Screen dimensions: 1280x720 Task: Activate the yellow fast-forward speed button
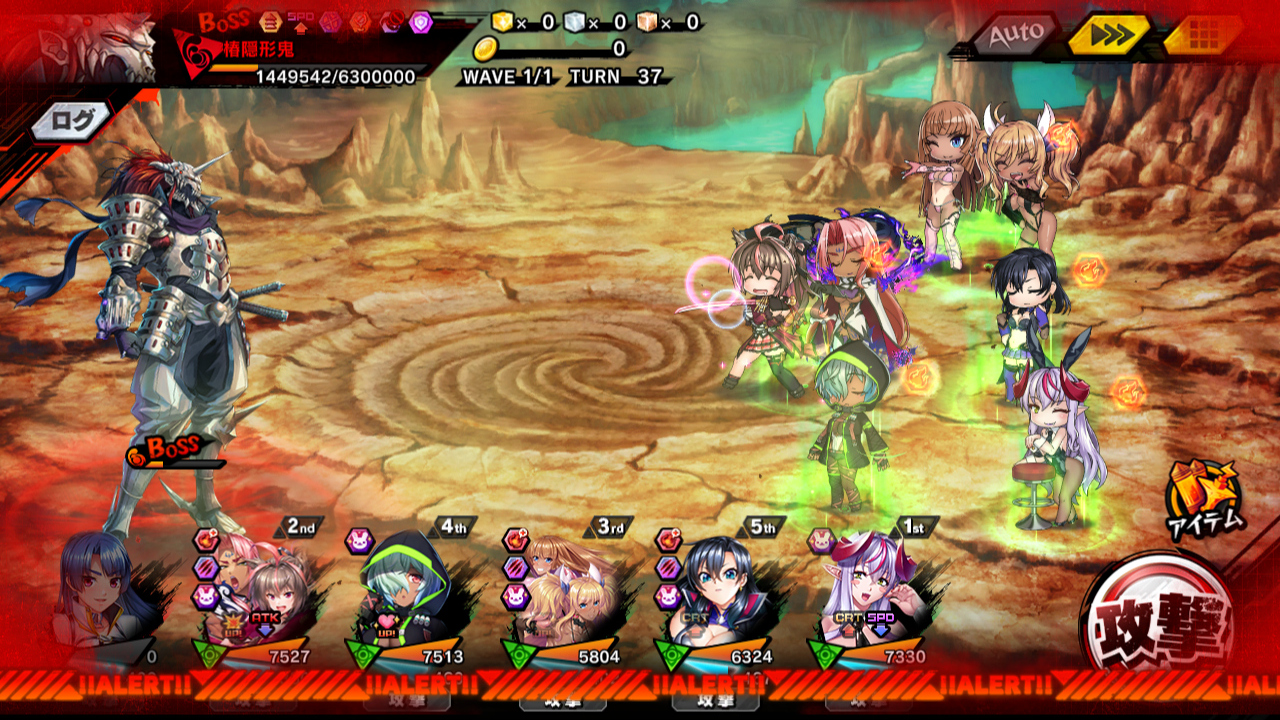[1107, 36]
